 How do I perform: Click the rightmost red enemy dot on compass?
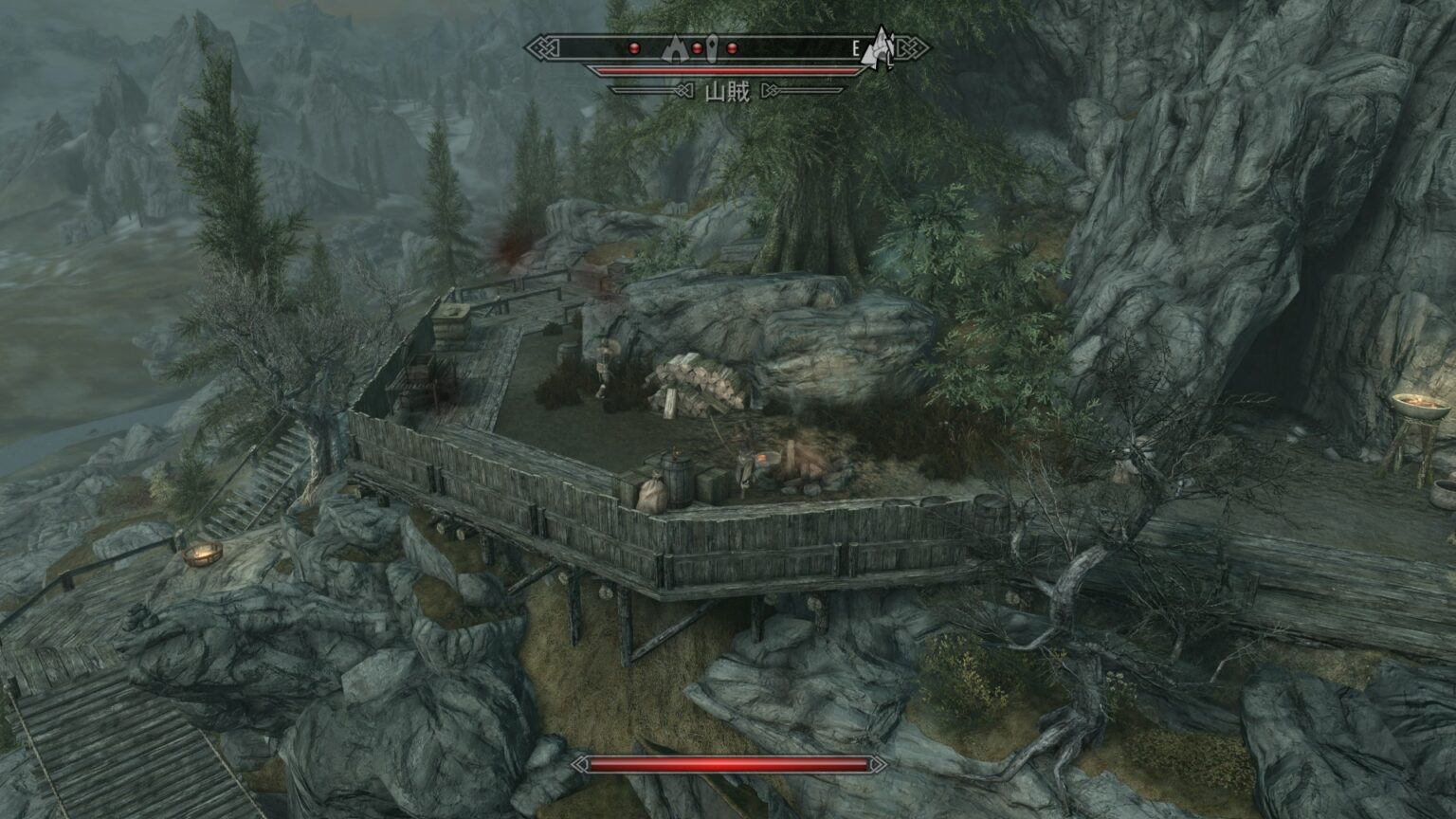click(x=732, y=47)
